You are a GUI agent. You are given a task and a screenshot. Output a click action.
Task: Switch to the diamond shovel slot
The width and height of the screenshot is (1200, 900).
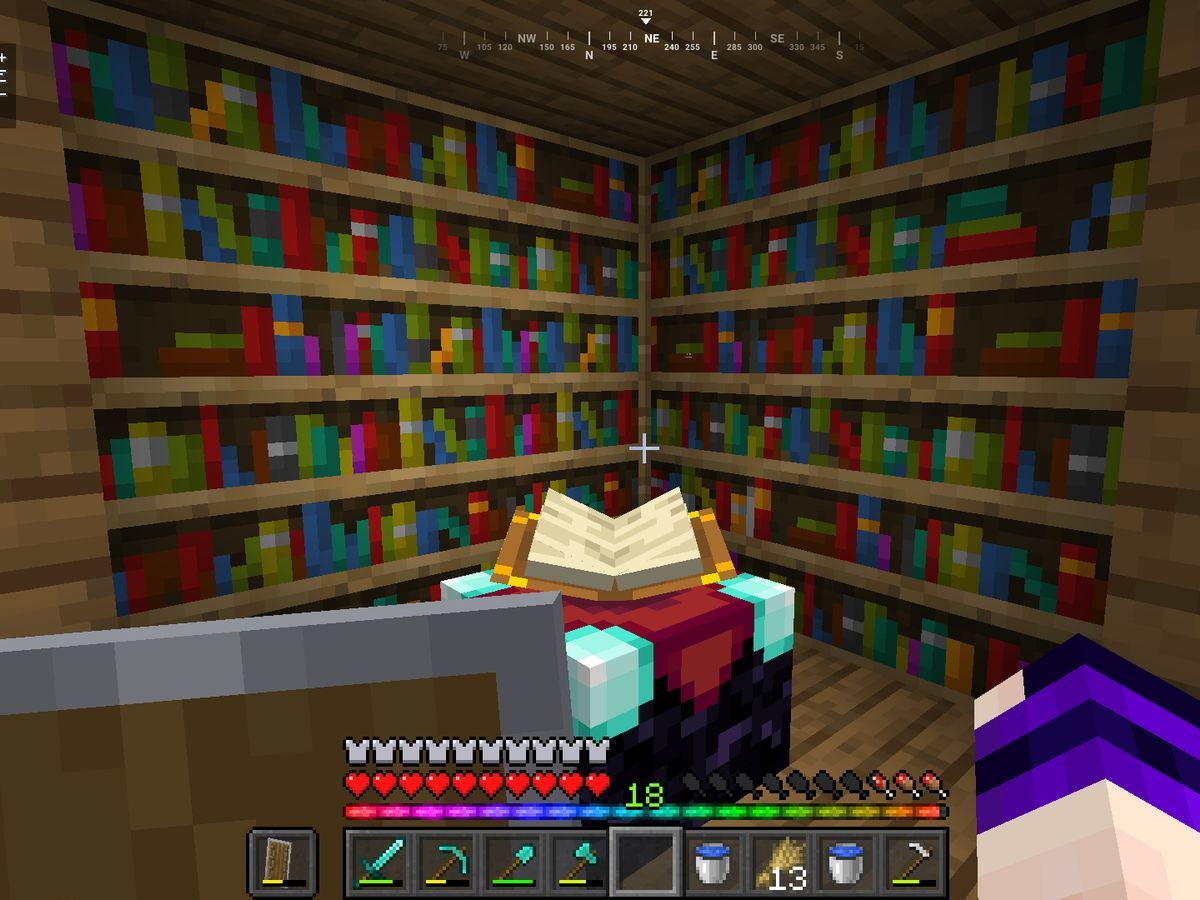[x=512, y=861]
